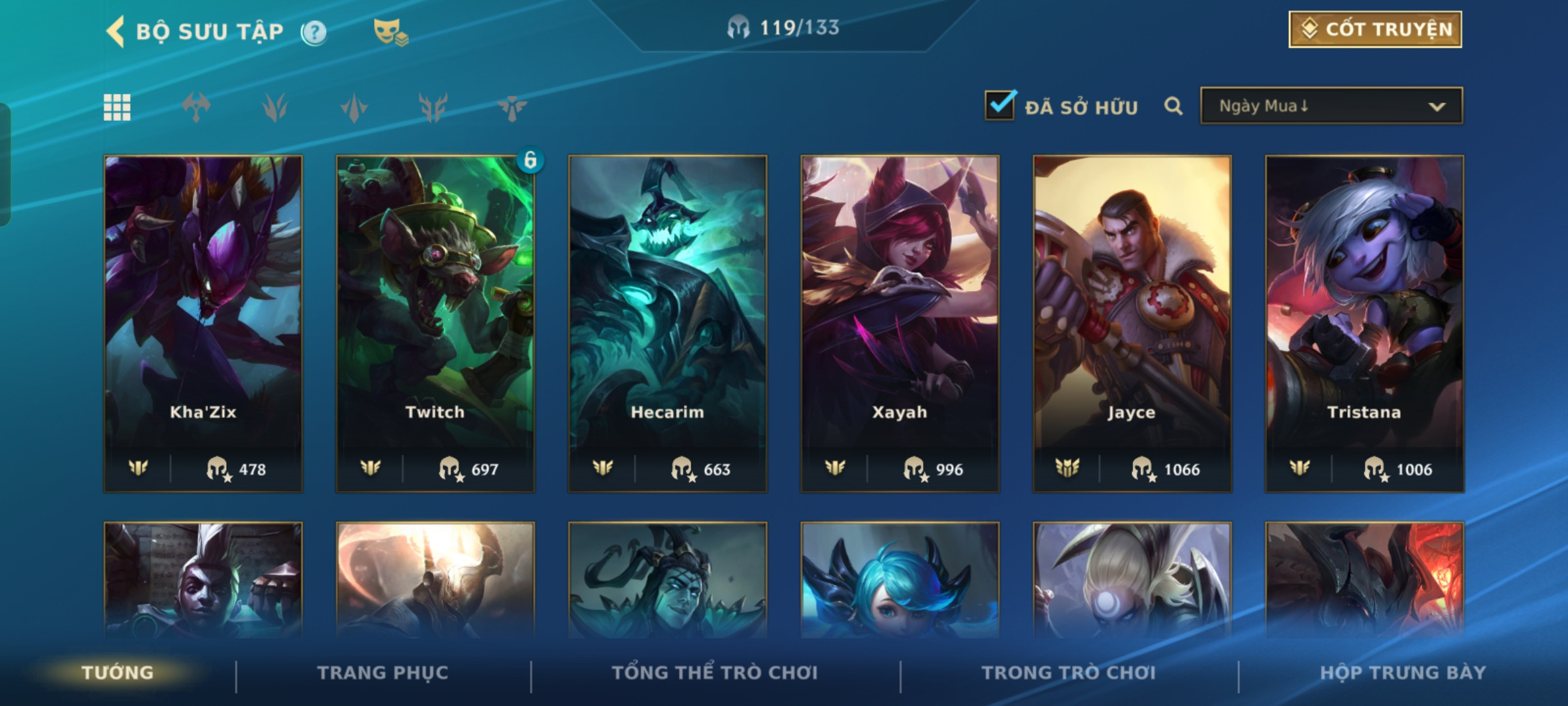The image size is (1568, 706).
Task: Open the Tristana champion card
Action: [1364, 323]
